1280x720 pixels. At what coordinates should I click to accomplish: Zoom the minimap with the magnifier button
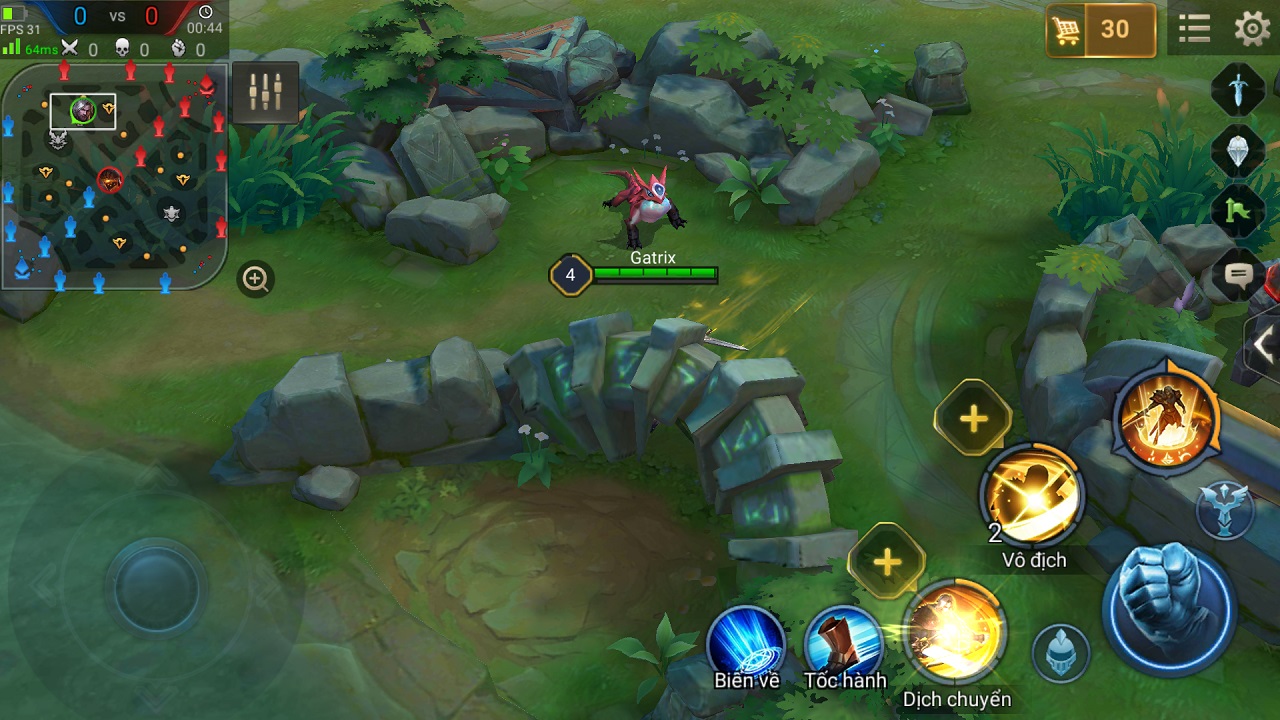[x=256, y=279]
